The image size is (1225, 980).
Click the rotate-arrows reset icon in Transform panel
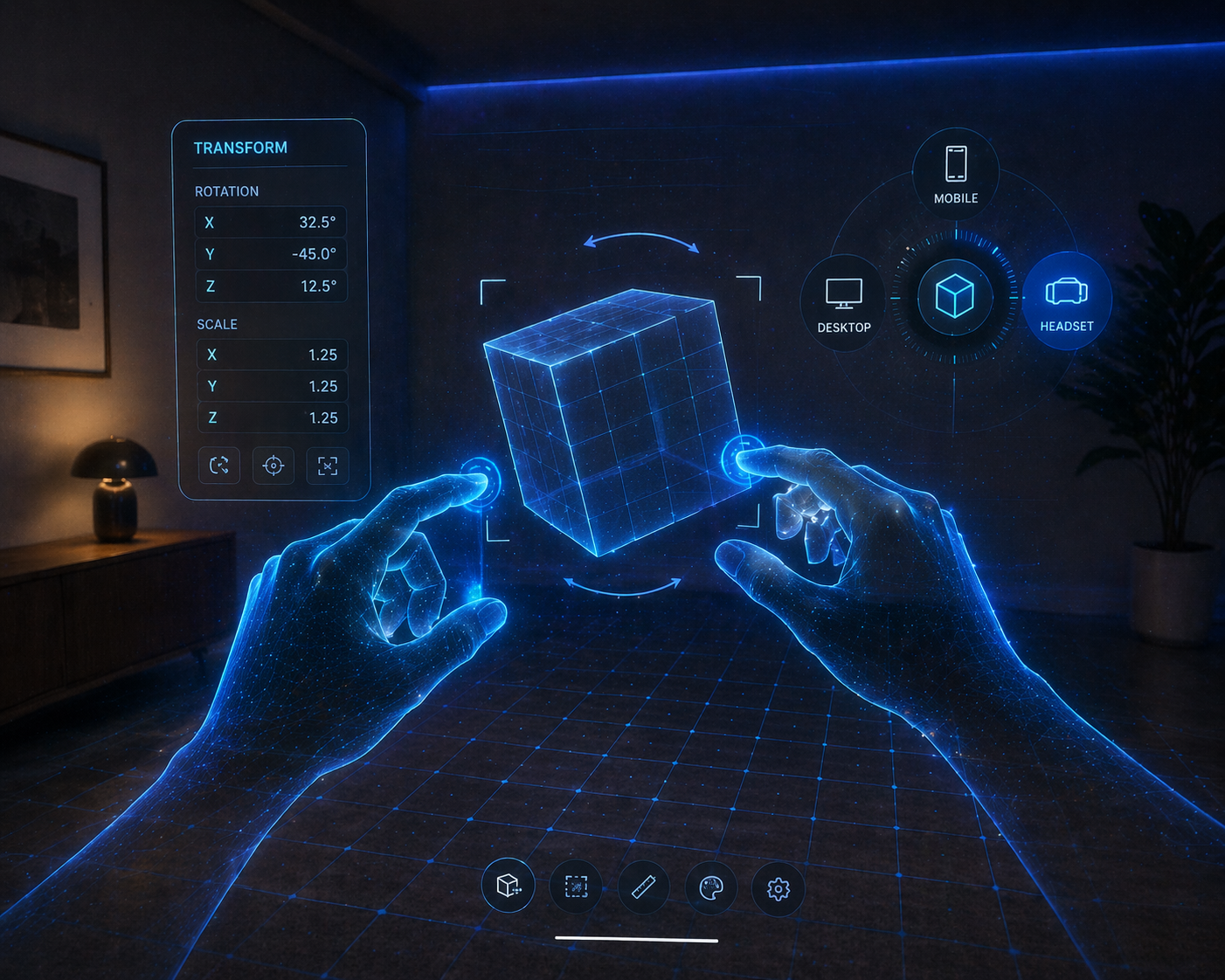click(x=219, y=466)
